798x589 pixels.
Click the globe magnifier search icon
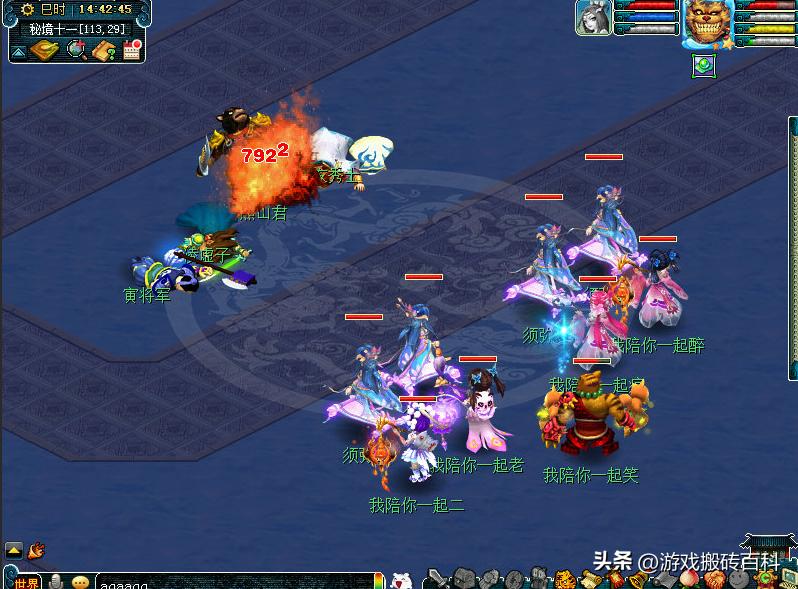[x=76, y=50]
